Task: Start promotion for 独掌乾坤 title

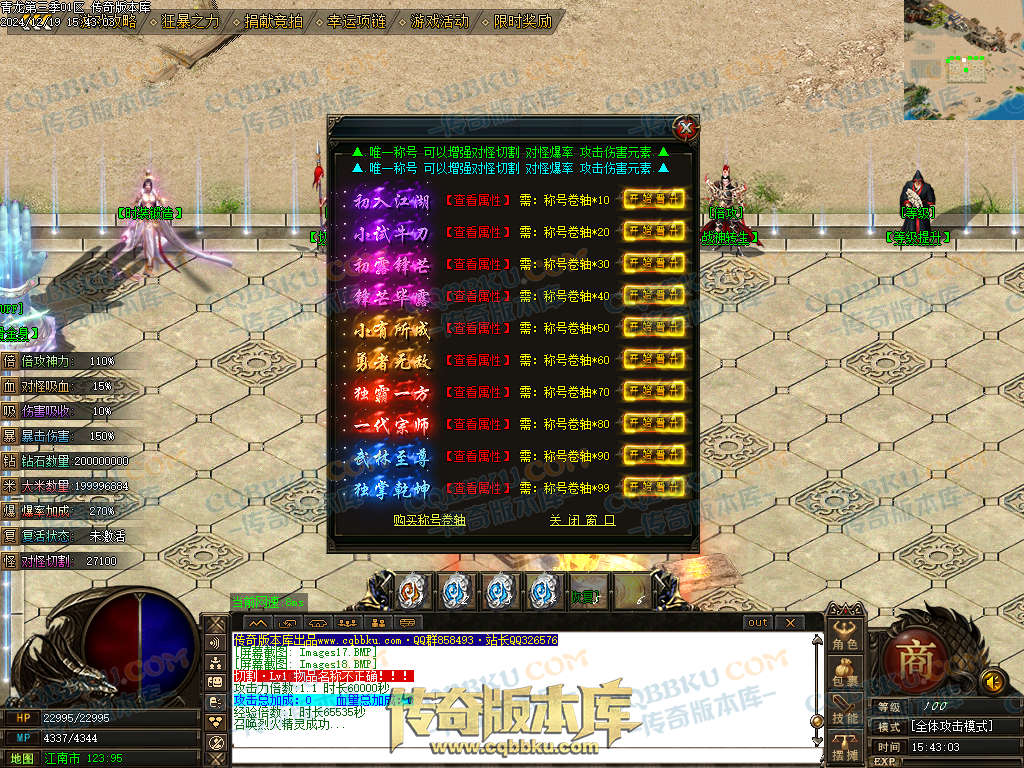Action: coord(654,487)
